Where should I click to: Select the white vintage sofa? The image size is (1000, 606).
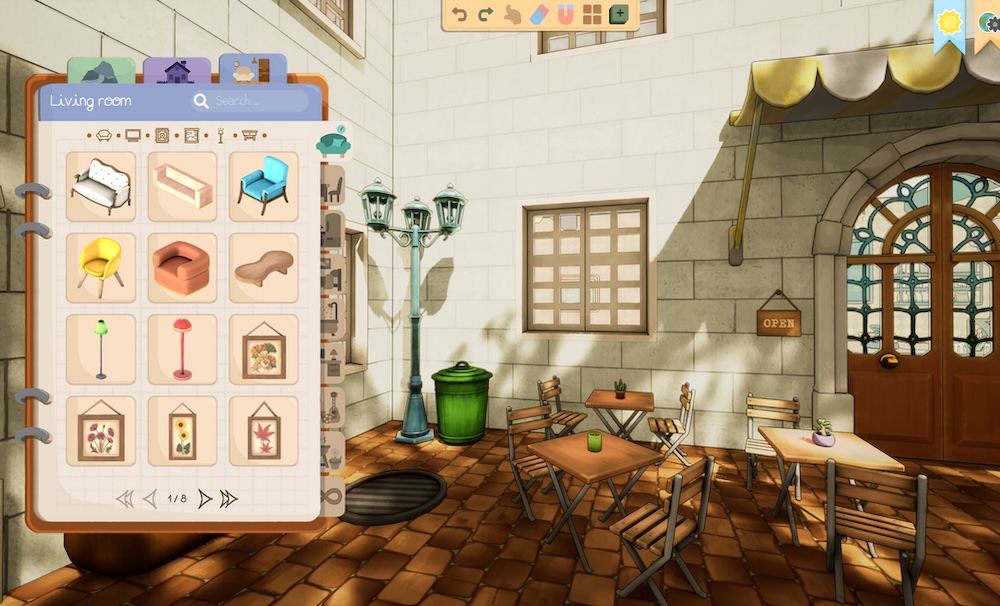click(x=101, y=186)
